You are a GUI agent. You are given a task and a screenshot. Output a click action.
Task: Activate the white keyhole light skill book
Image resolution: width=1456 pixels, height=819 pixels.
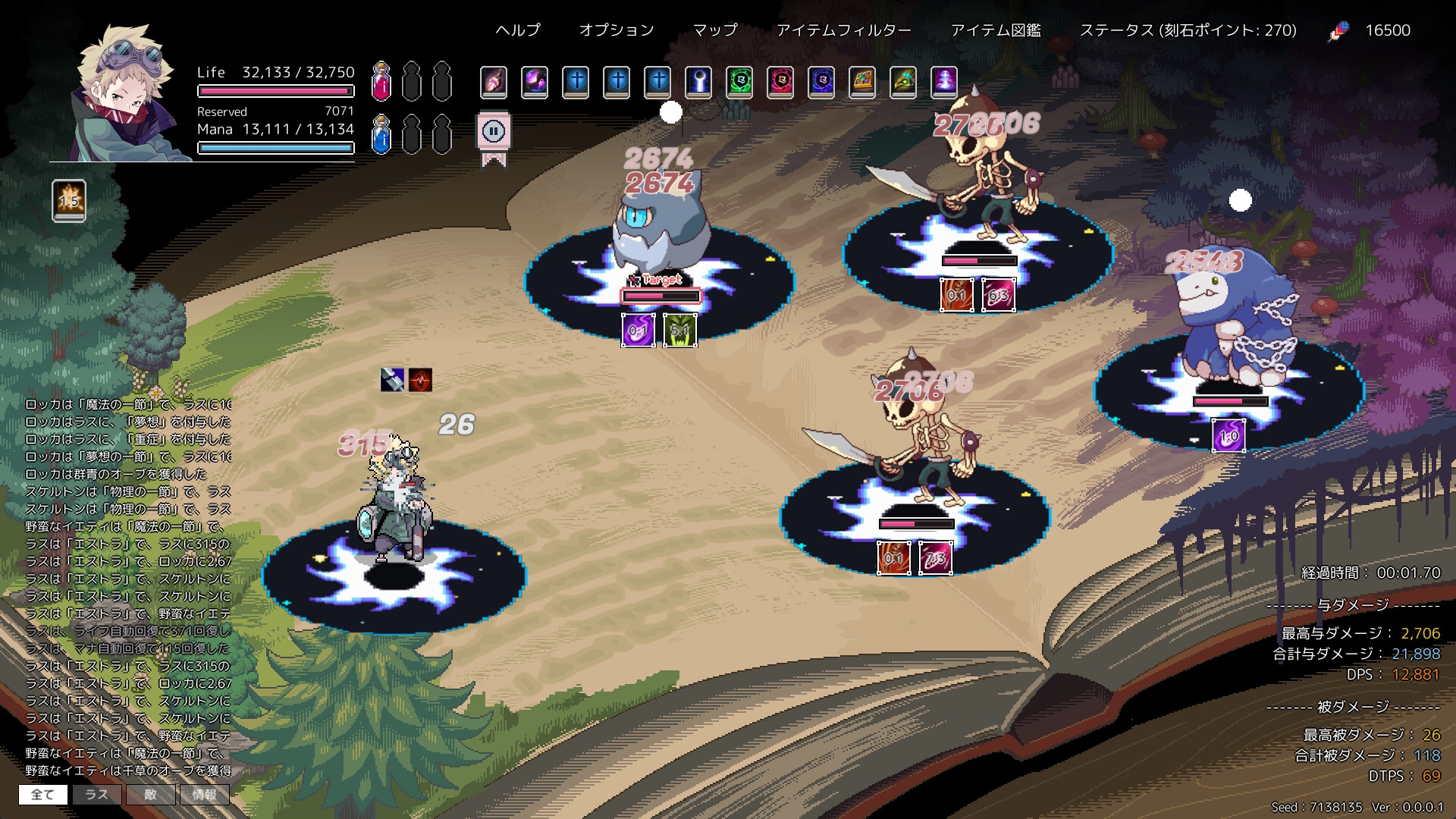coord(698,81)
